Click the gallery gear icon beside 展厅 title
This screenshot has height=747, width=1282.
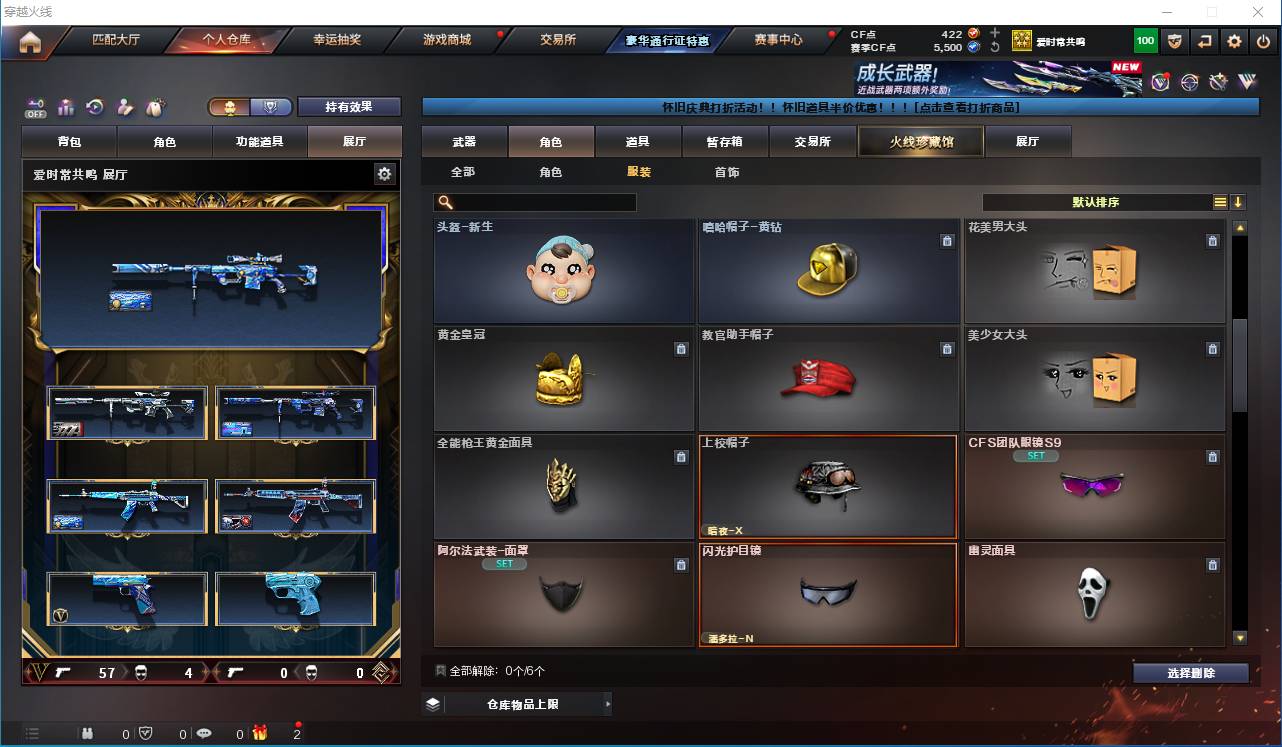pyautogui.click(x=384, y=173)
